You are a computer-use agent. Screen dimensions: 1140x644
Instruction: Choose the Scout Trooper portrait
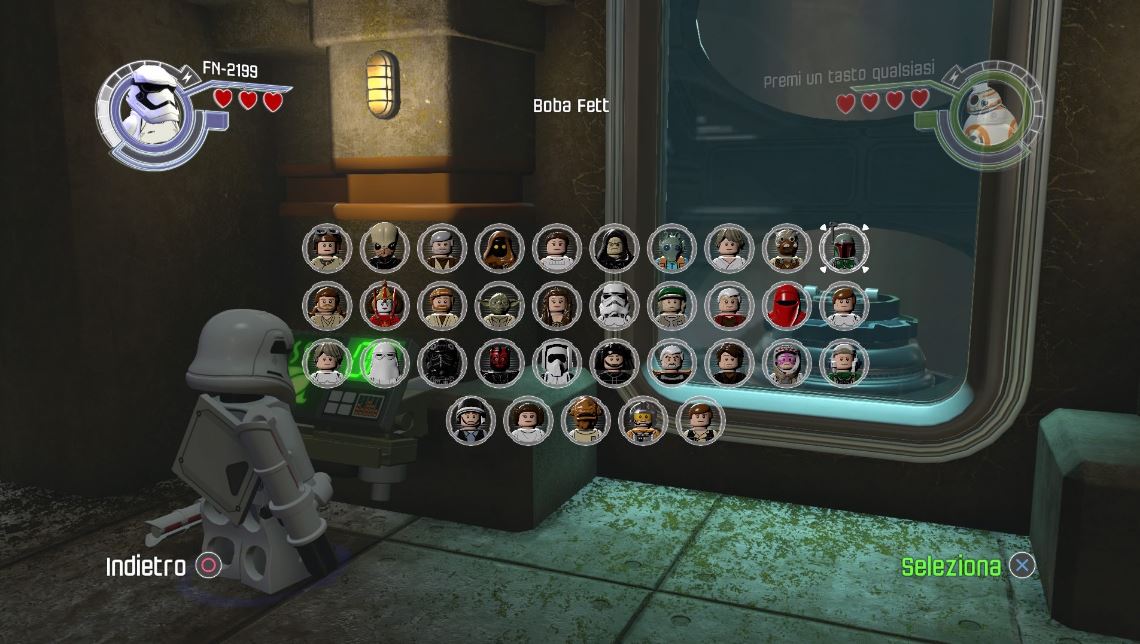tap(557, 363)
